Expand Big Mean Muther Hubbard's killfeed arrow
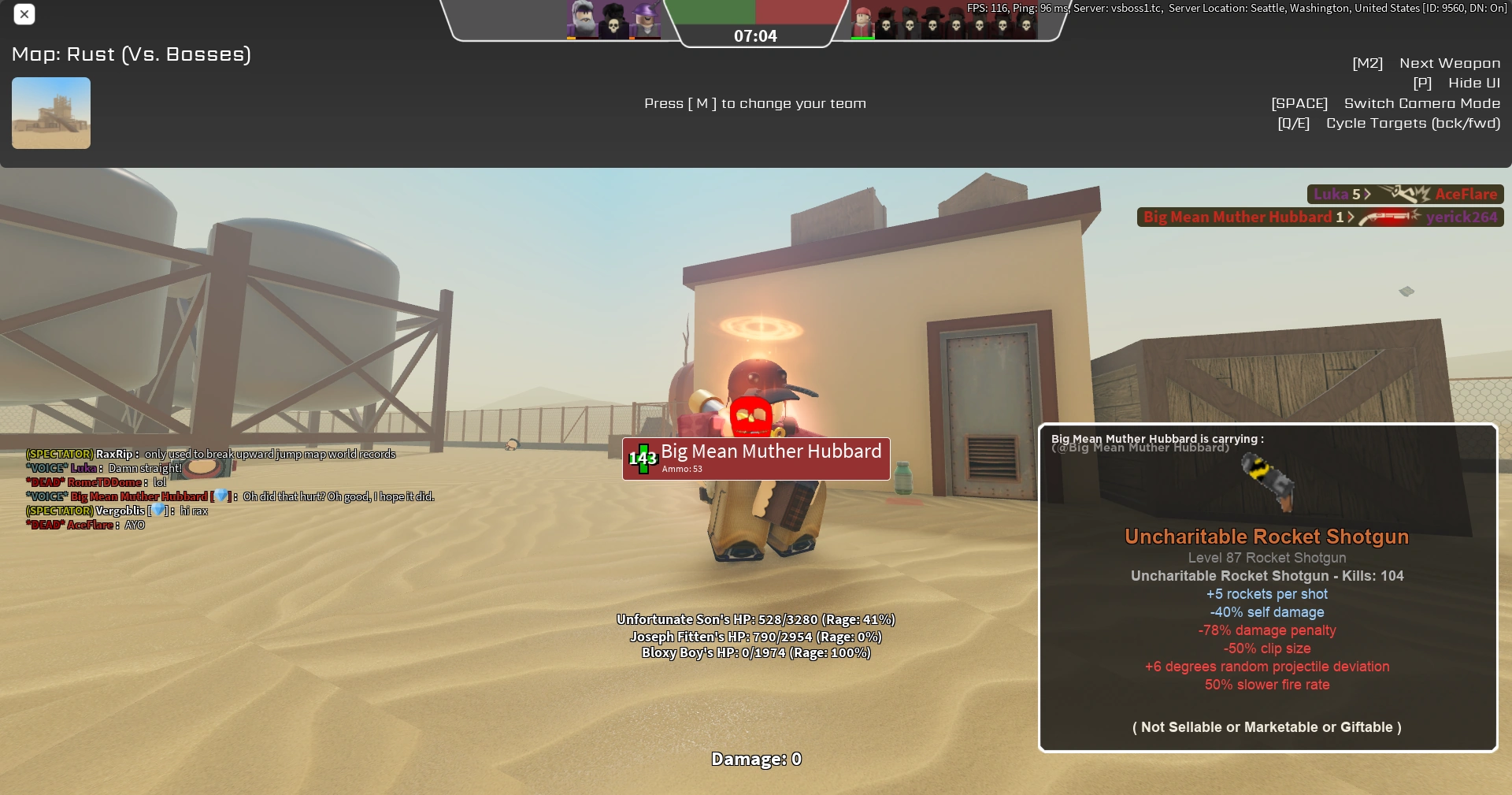Screen dimensions: 1512x795 point(1351,217)
